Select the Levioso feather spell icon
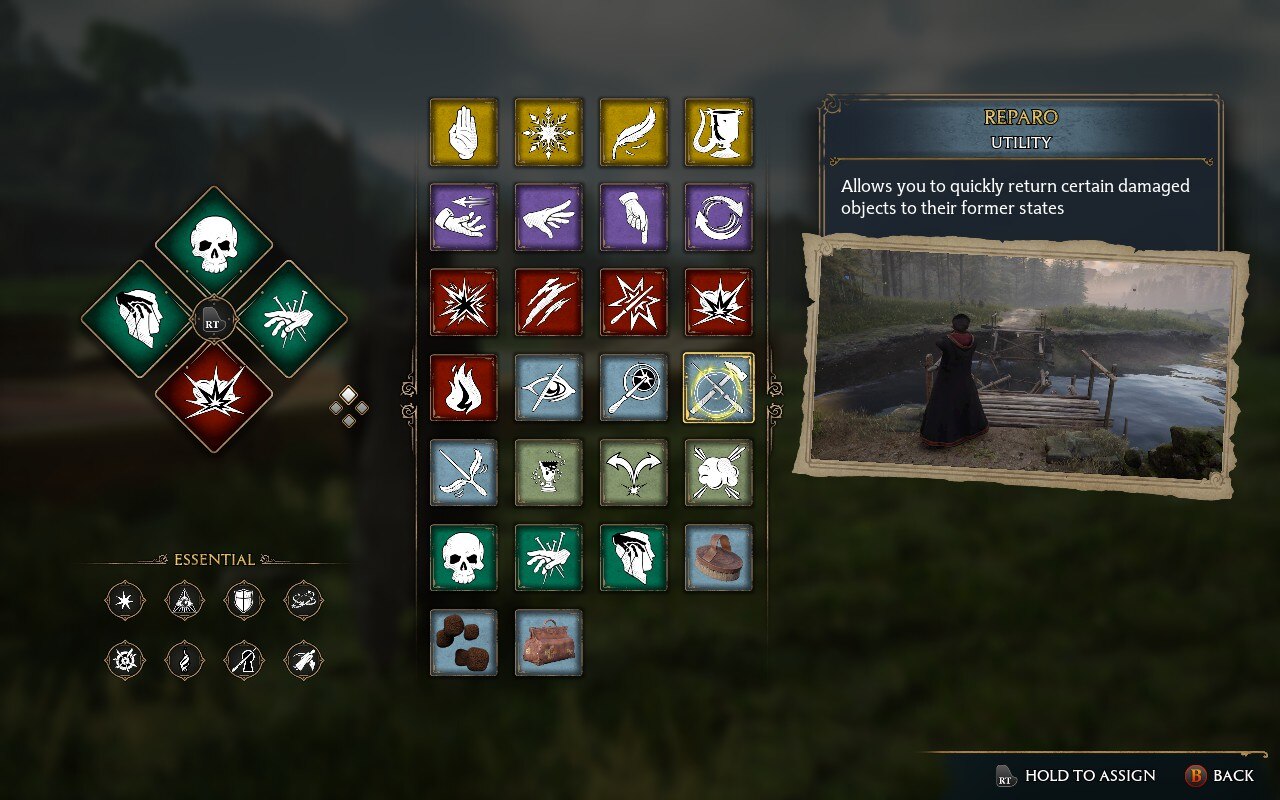The image size is (1280, 800). pos(633,133)
